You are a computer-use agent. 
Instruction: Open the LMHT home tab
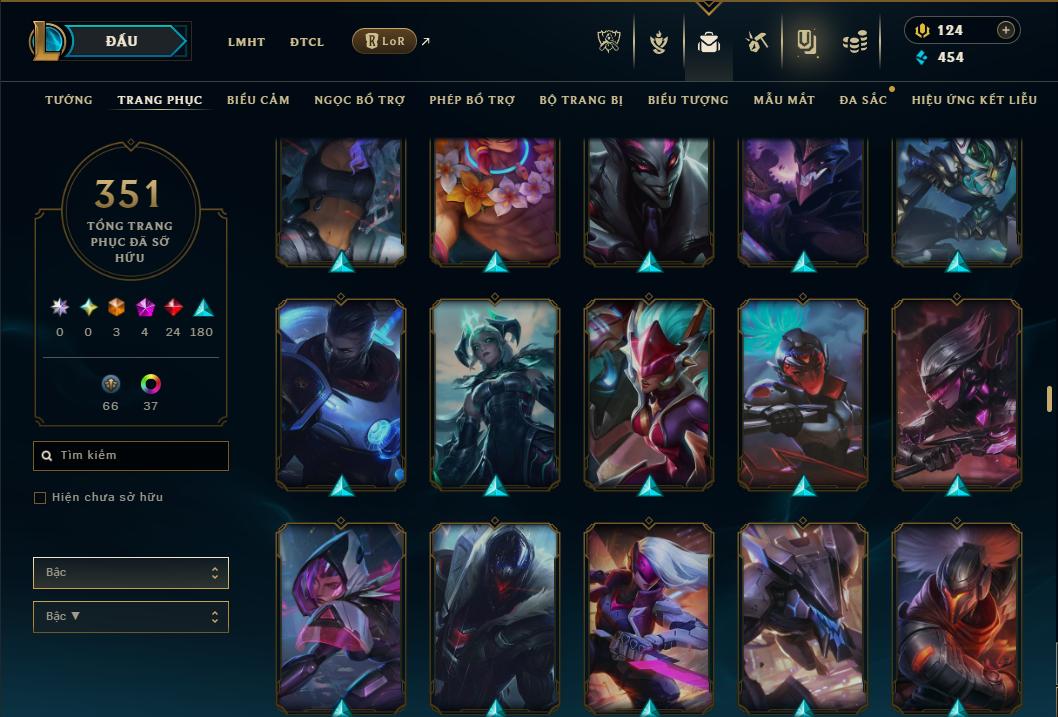(246, 42)
